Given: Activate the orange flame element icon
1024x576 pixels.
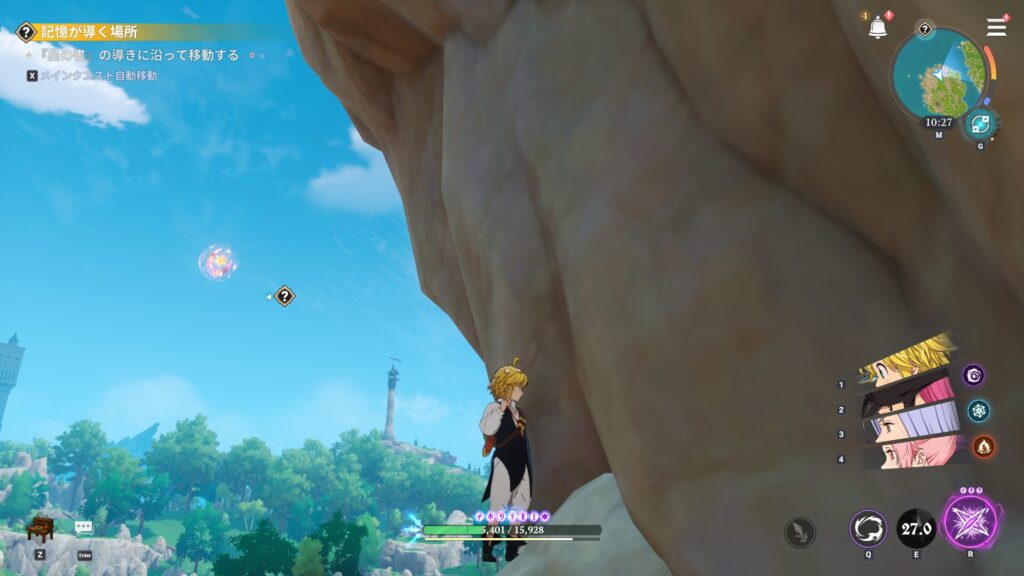Looking at the screenshot, I should 983,446.
